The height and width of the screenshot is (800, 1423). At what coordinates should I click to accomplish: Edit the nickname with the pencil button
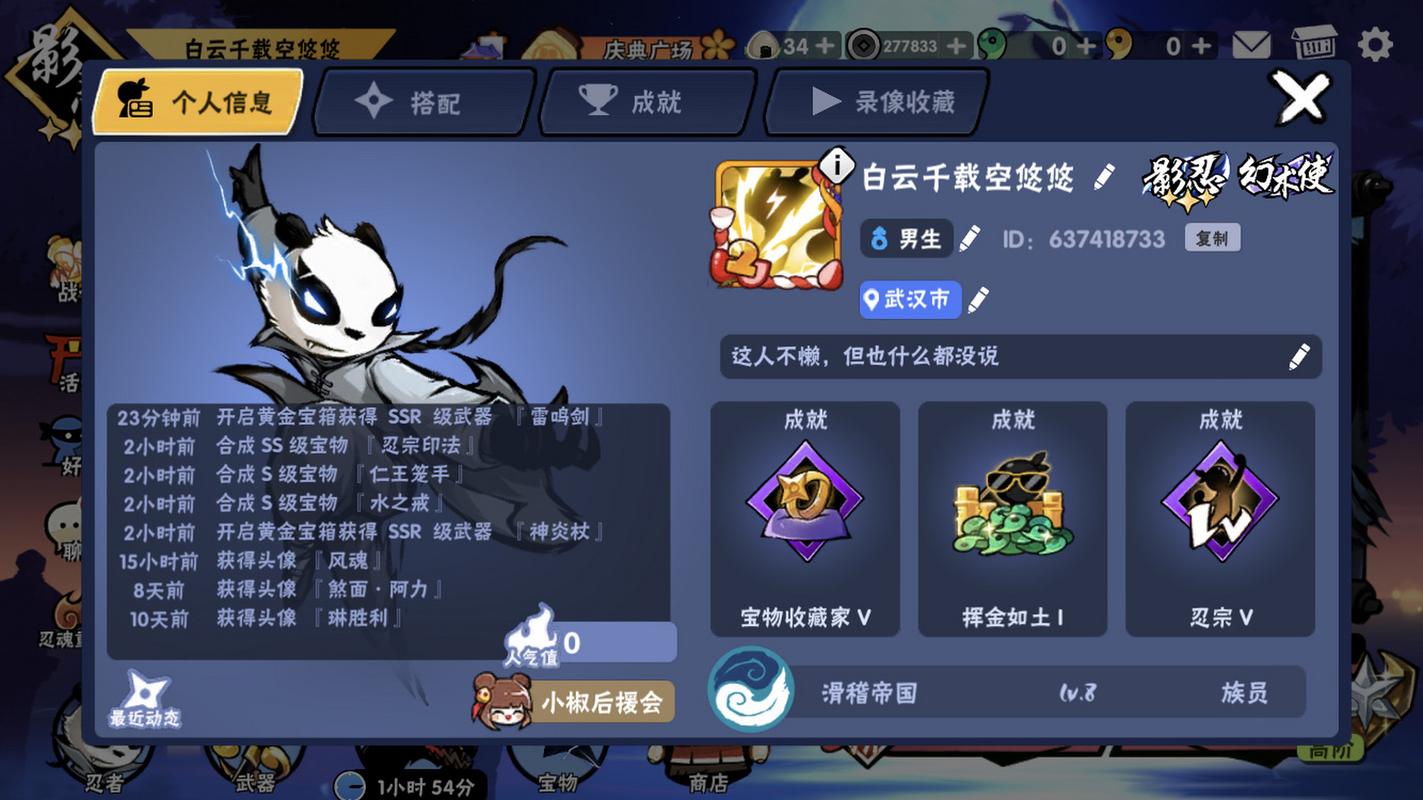pyautogui.click(x=1105, y=177)
